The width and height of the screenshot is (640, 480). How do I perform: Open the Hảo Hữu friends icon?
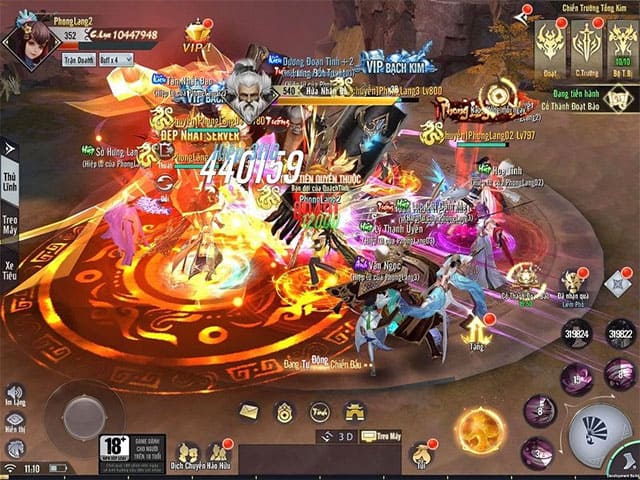tap(217, 453)
